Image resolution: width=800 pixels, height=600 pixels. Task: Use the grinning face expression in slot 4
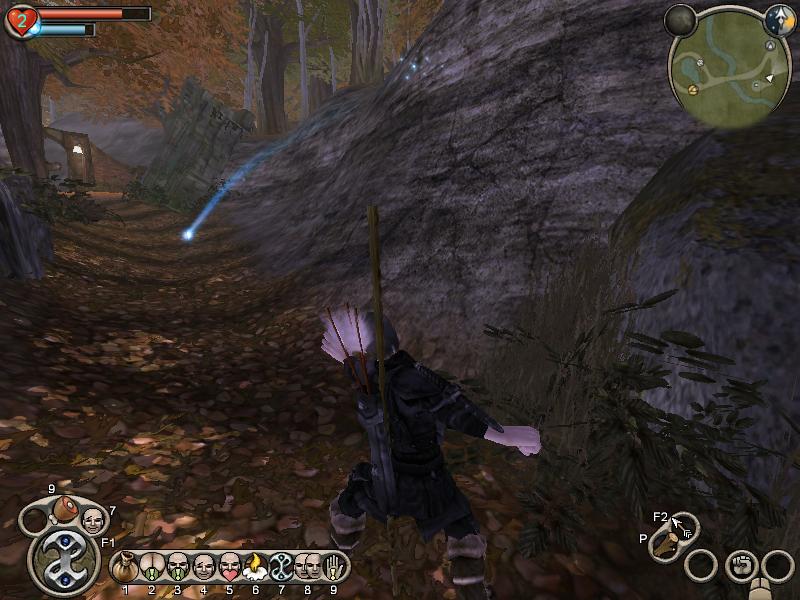(x=204, y=568)
